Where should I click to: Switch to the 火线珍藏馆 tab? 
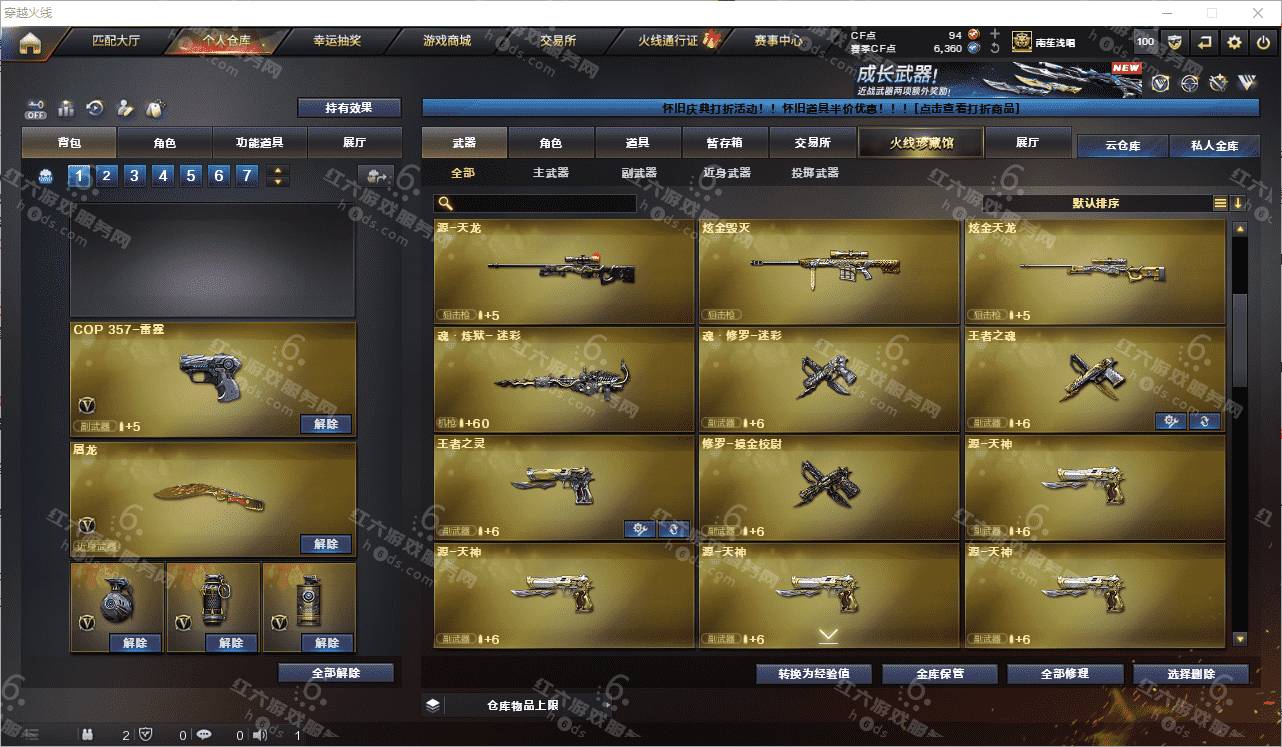pos(921,143)
